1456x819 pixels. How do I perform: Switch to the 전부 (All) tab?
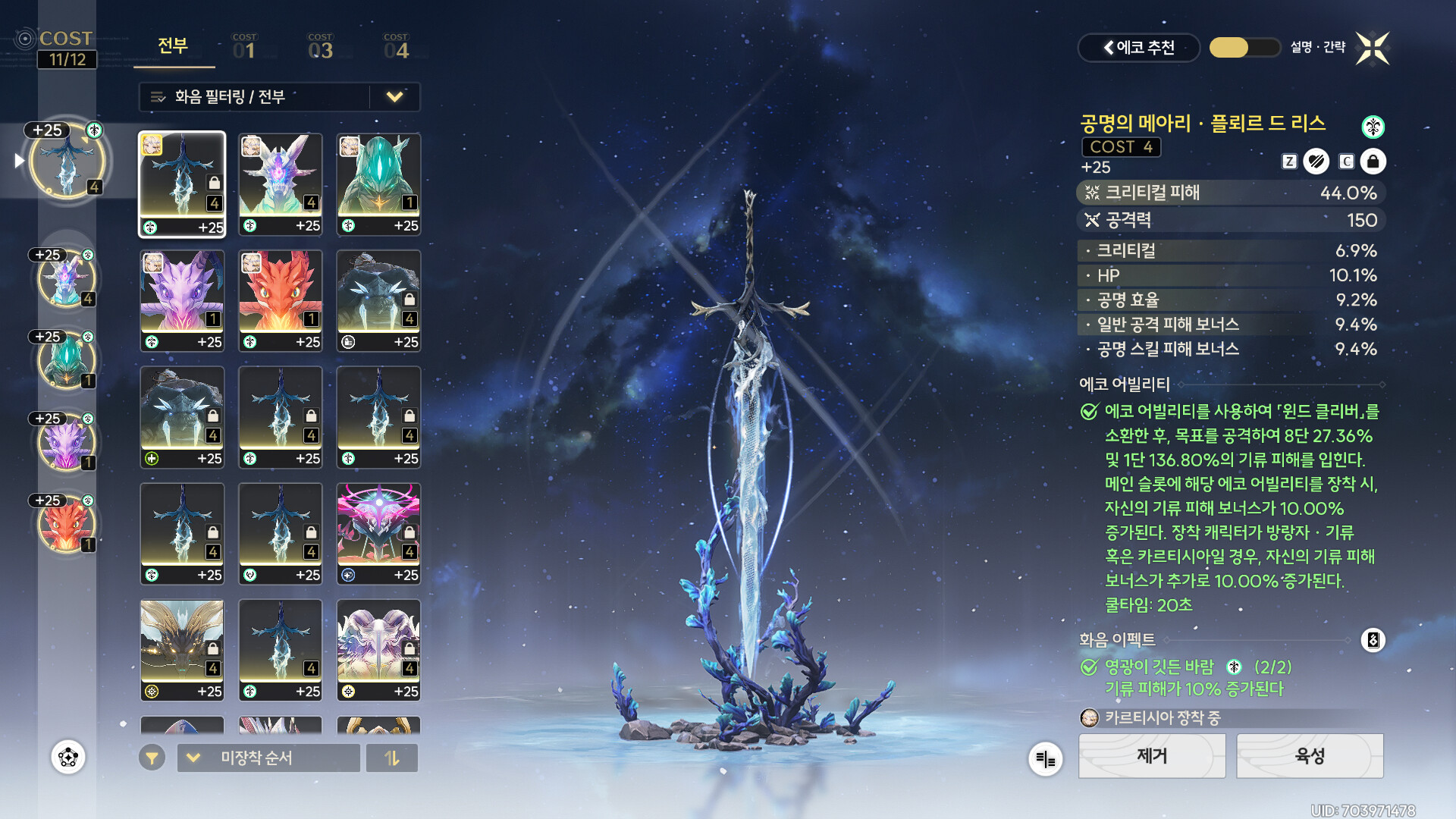tap(173, 47)
